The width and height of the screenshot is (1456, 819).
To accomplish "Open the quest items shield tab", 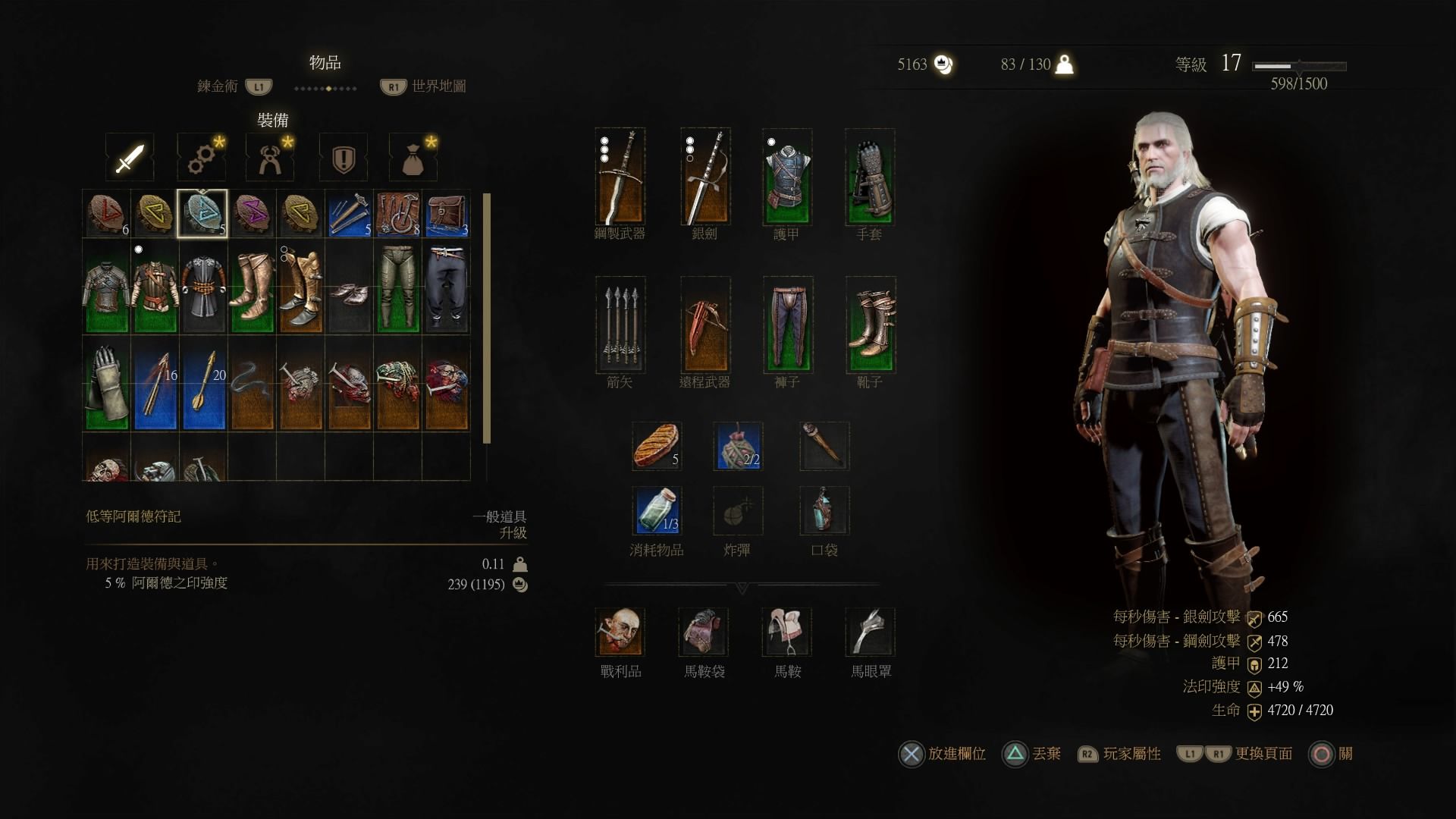I will pos(344,158).
